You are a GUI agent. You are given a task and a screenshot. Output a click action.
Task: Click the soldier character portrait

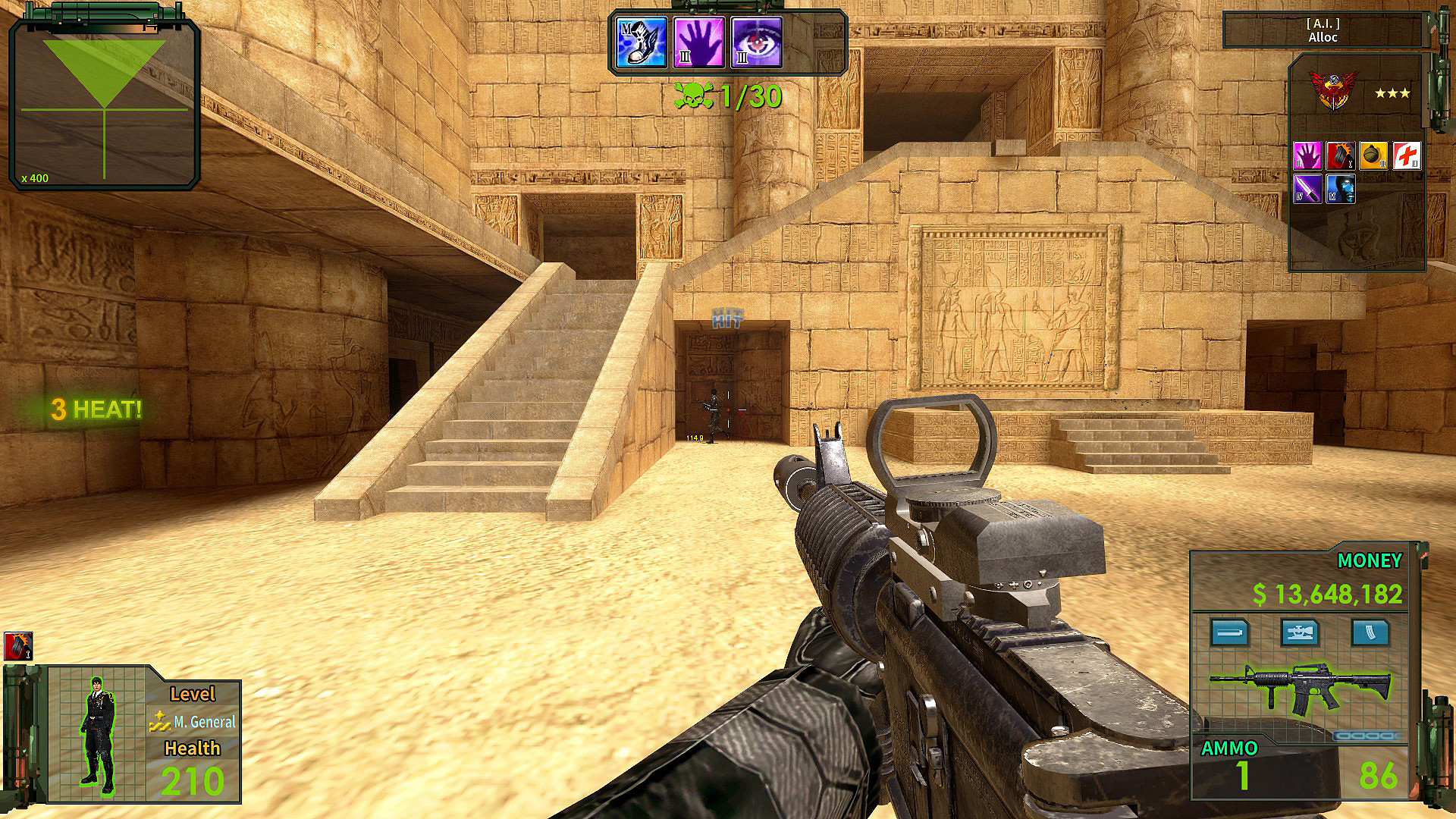pyautogui.click(x=96, y=734)
